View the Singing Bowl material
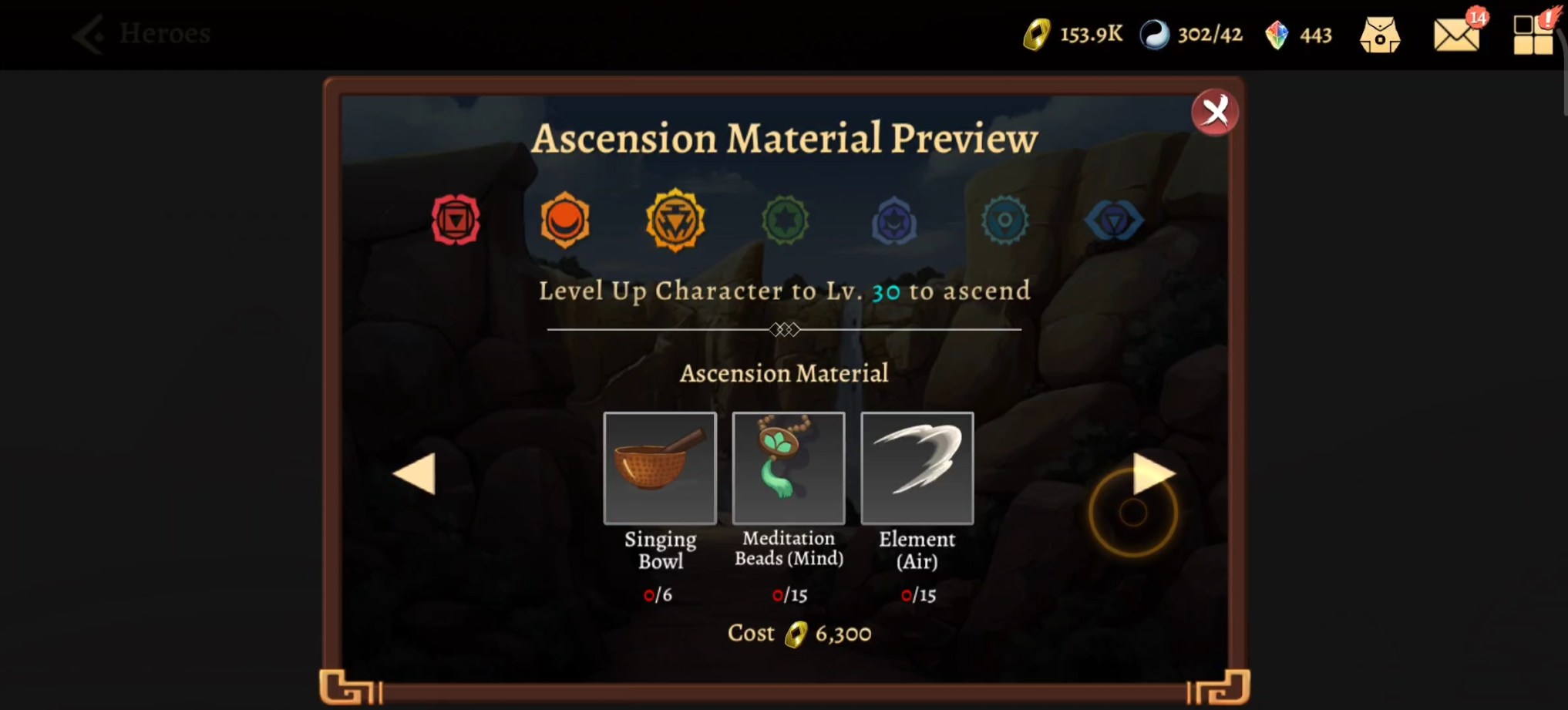 pyautogui.click(x=660, y=468)
